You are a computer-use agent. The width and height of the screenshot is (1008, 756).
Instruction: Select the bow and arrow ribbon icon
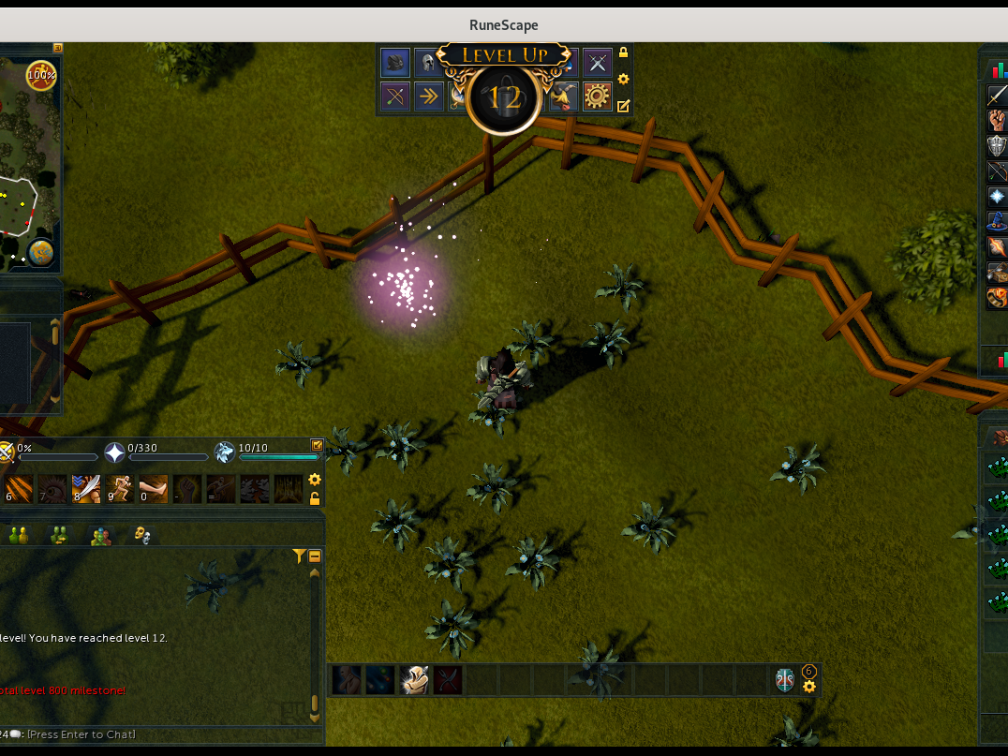[395, 96]
